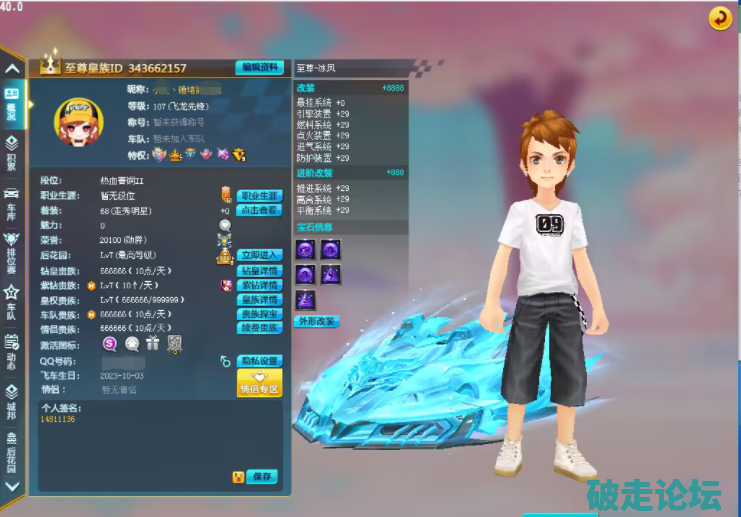Open 职业生涯 career details
Screen dimensions: 741x517
(x=259, y=196)
